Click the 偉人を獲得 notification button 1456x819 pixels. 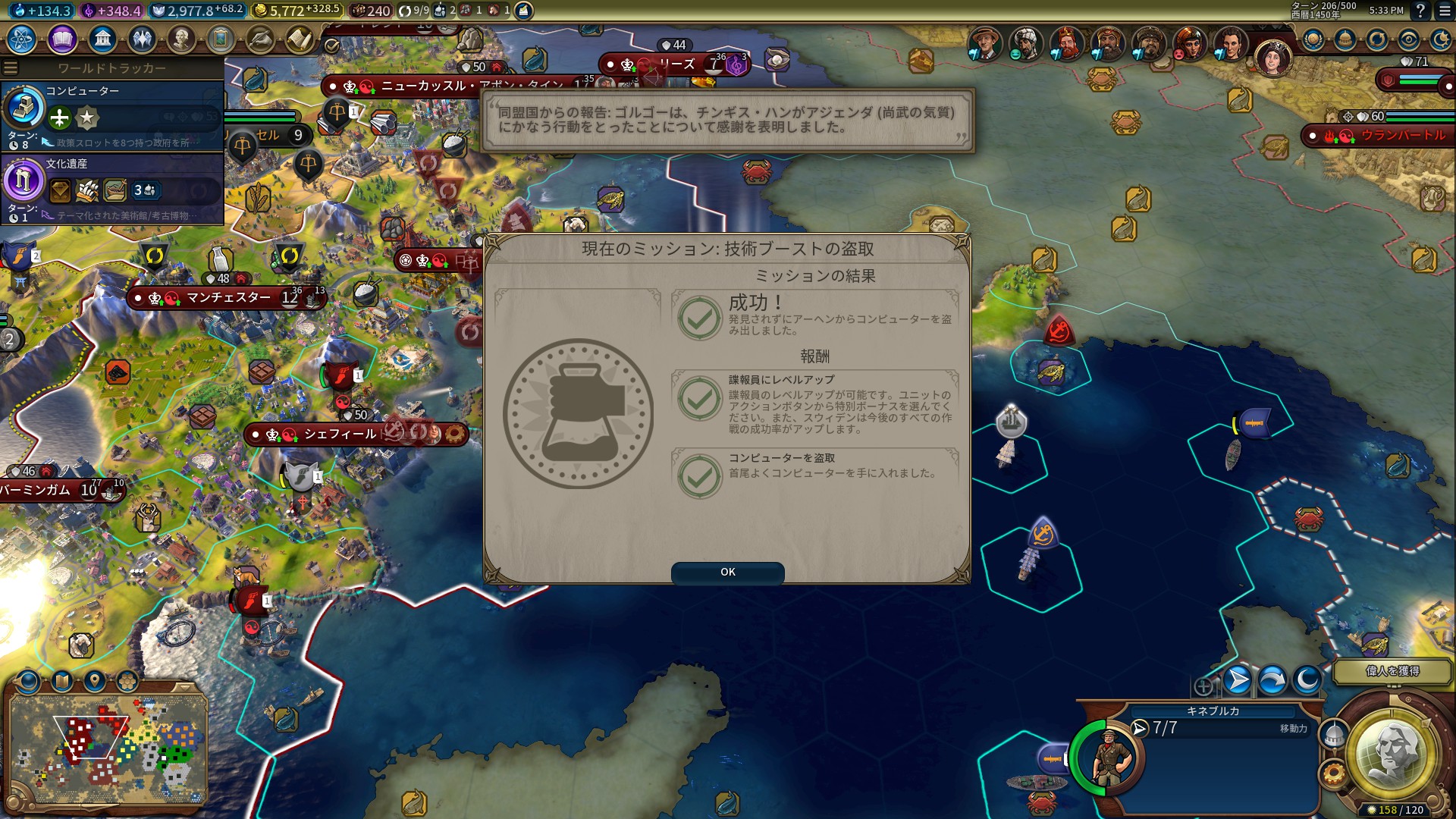[x=1392, y=671]
